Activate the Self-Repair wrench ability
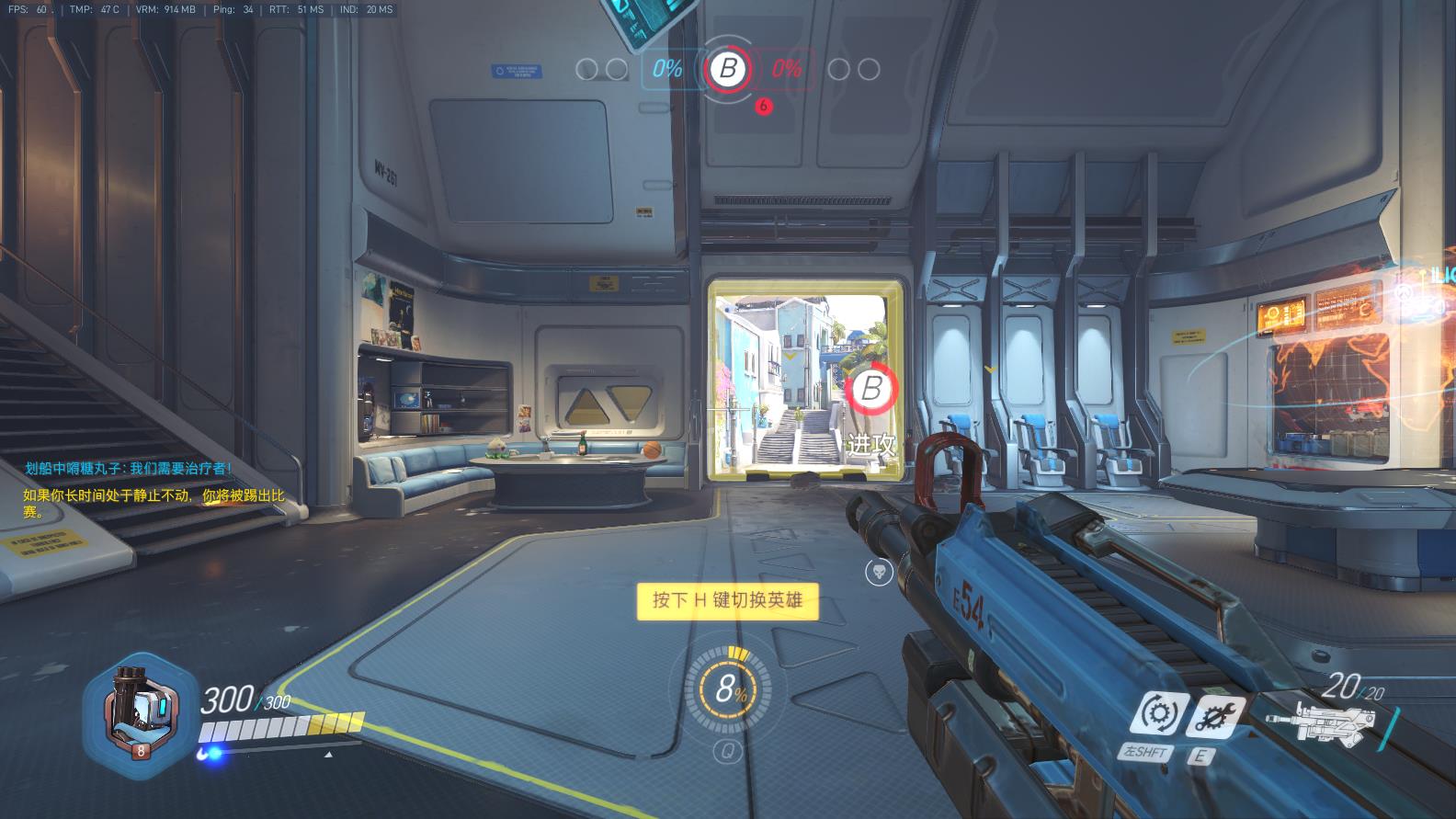This screenshot has height=819, width=1456. [1216, 715]
